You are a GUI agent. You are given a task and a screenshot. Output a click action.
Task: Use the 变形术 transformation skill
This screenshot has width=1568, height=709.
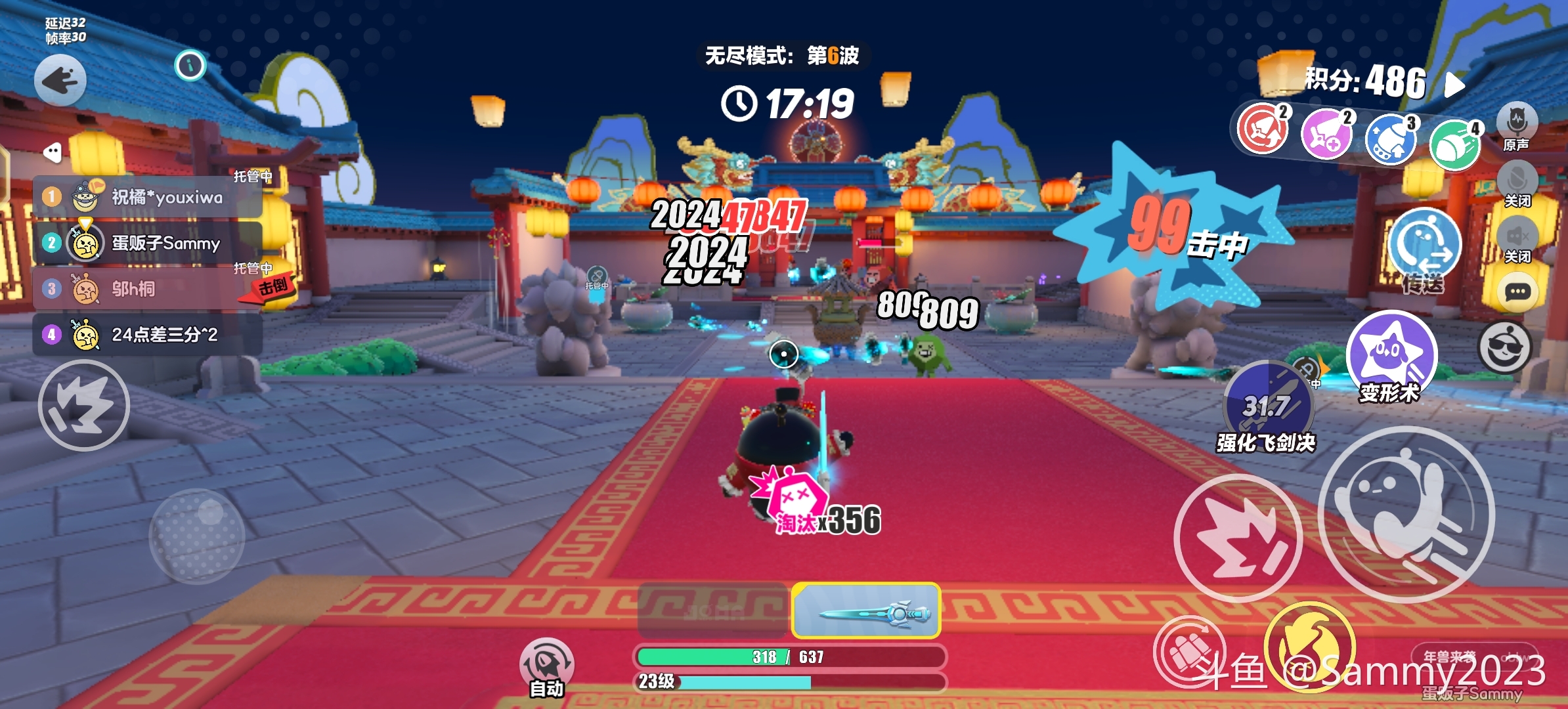tap(1391, 354)
